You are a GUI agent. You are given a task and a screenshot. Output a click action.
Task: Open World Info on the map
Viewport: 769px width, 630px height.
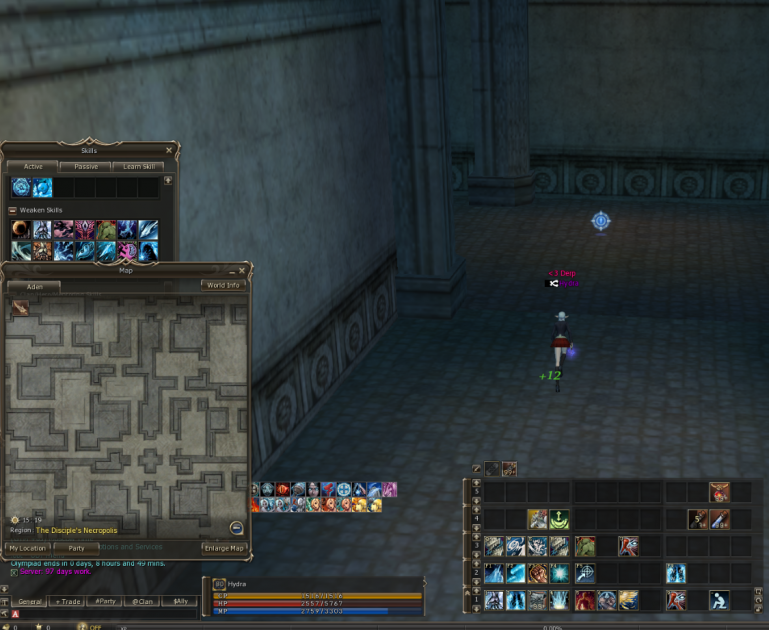[x=223, y=285]
